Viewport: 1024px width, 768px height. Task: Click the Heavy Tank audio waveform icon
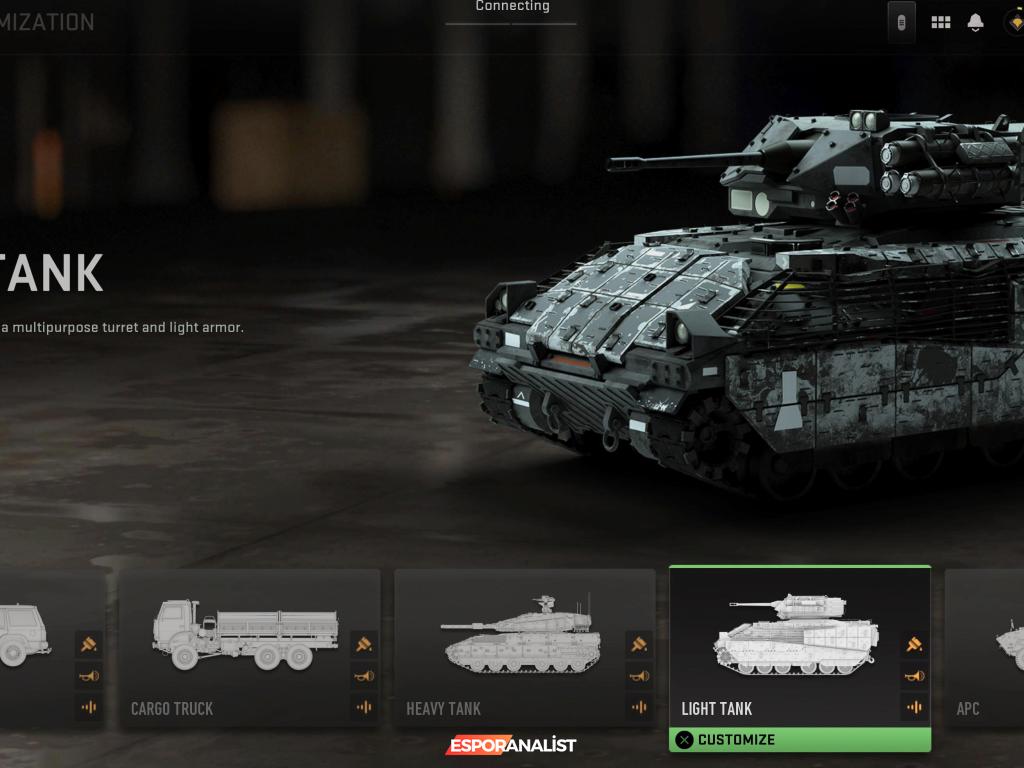639,708
